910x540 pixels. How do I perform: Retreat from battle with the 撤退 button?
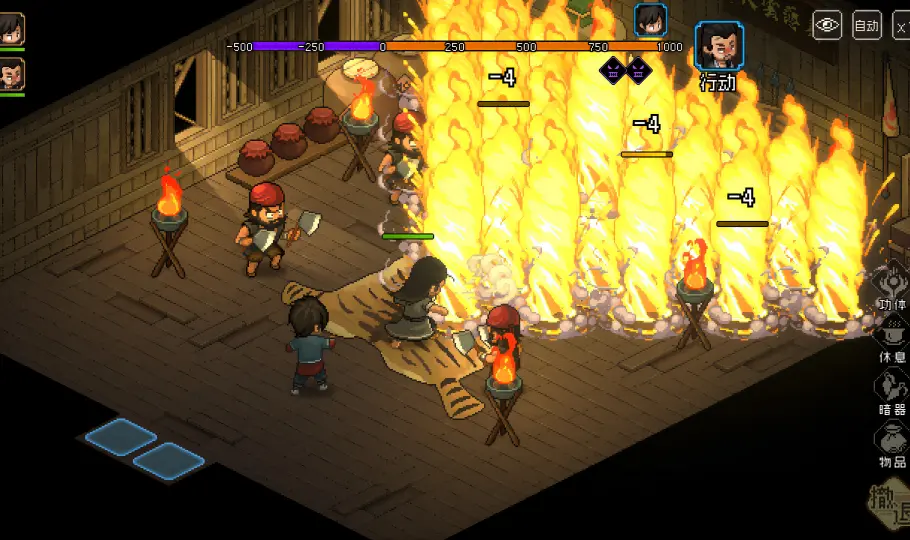pyautogui.click(x=888, y=507)
